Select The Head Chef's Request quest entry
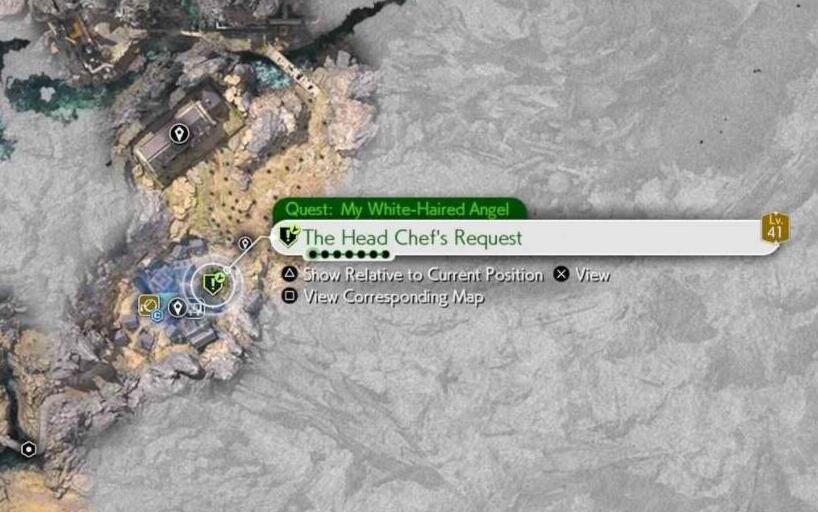This screenshot has width=818, height=512. (x=412, y=238)
